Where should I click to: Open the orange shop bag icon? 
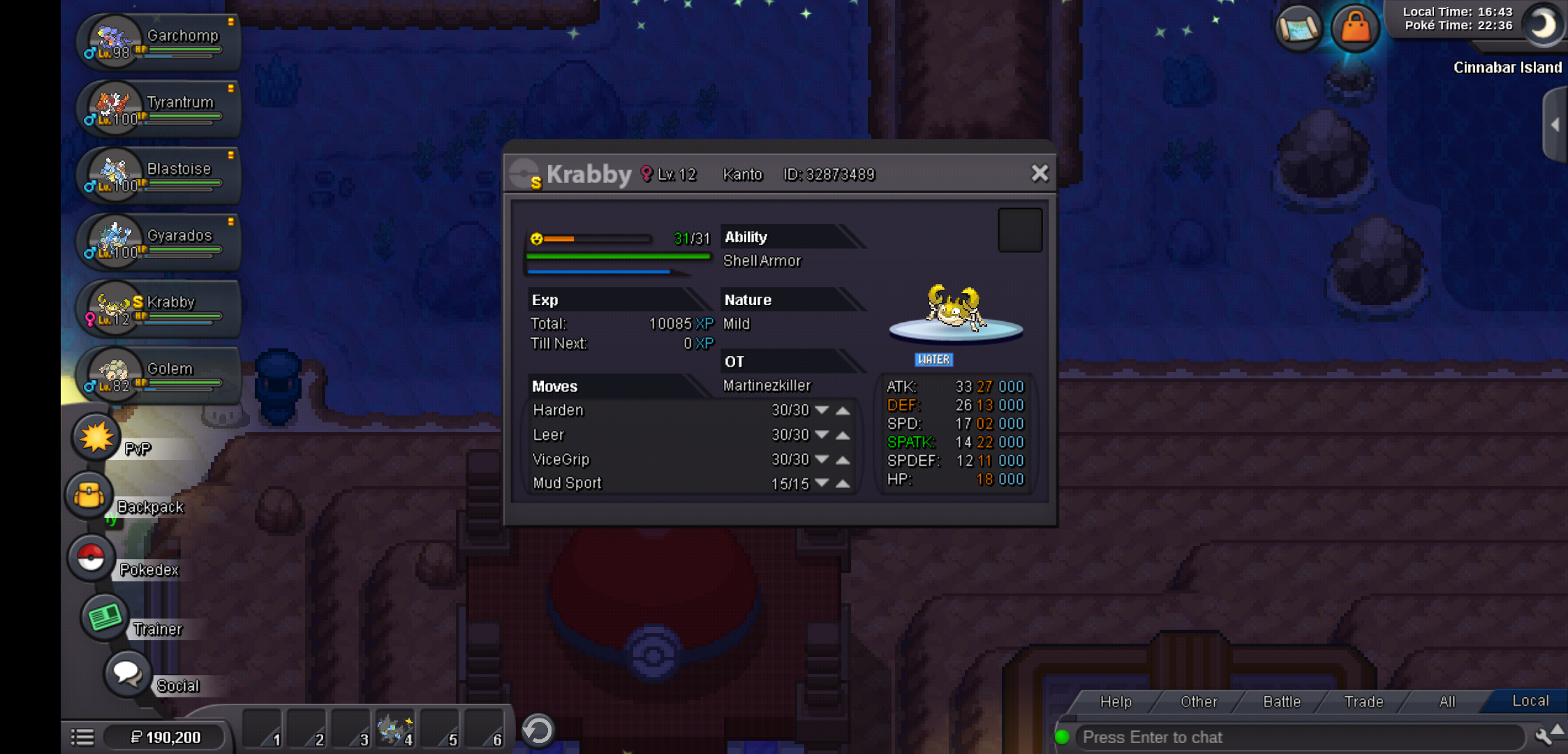click(1355, 28)
